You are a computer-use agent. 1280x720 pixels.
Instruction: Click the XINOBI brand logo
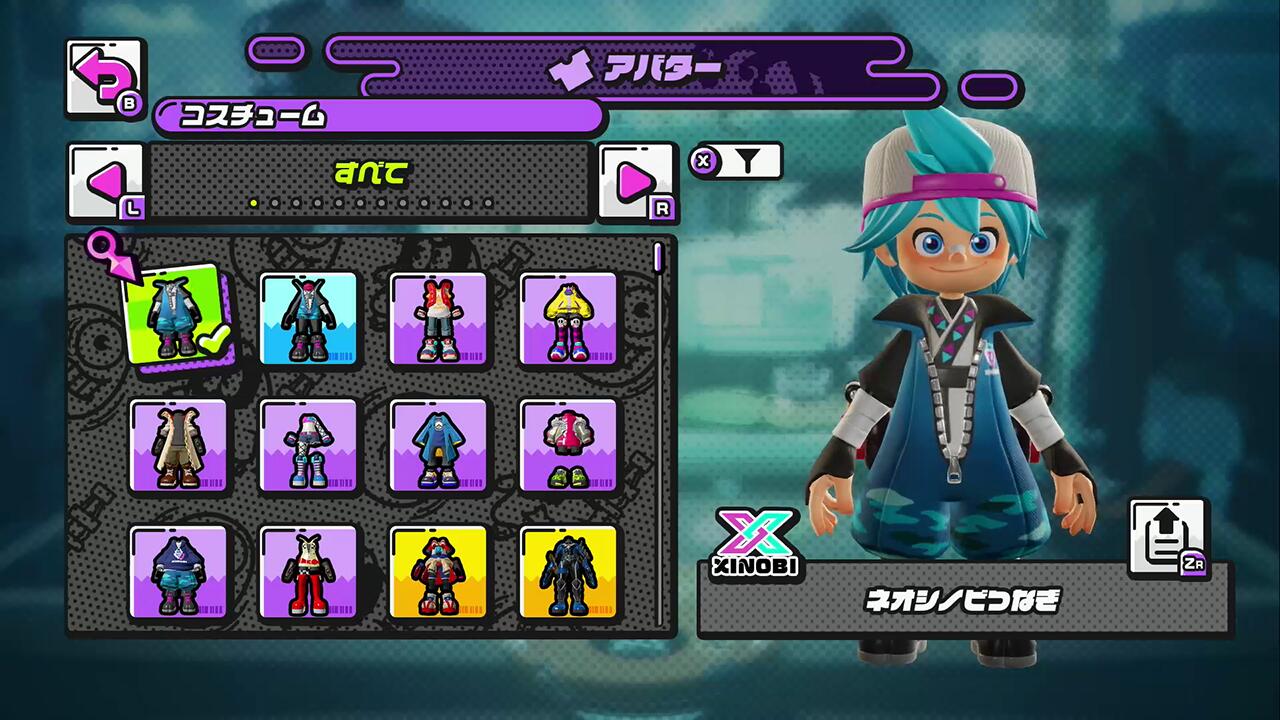pyautogui.click(x=755, y=545)
